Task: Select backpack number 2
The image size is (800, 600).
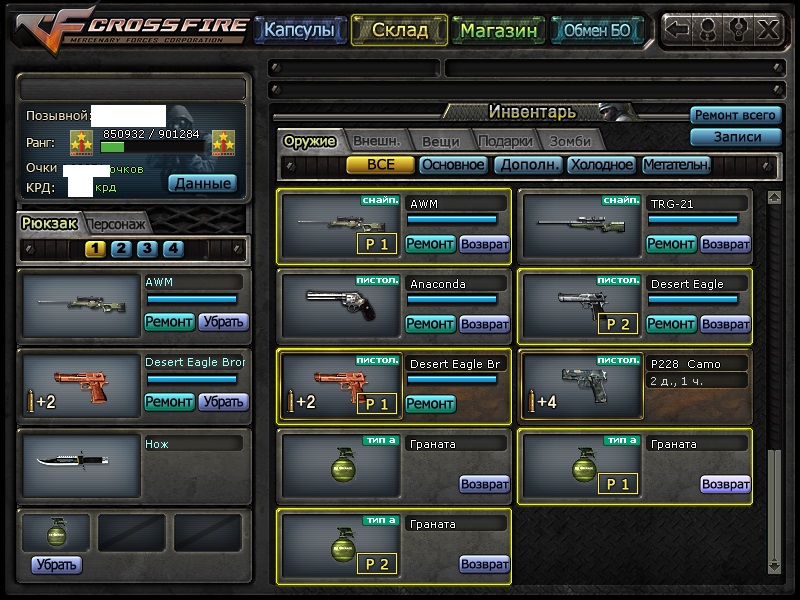Action: tap(121, 249)
